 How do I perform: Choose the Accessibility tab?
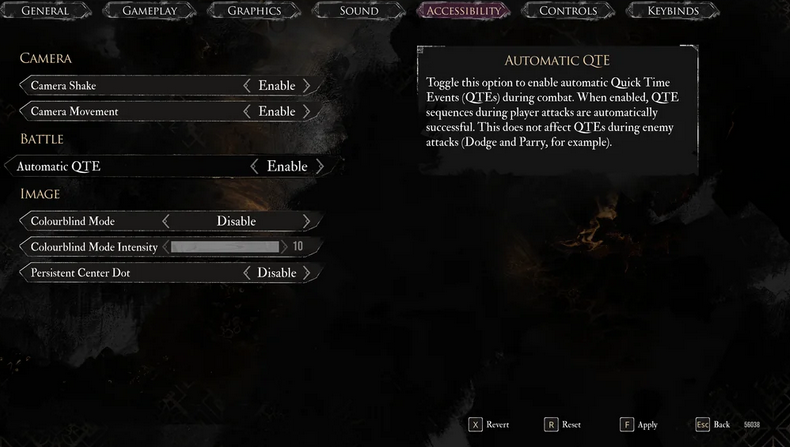[x=462, y=11]
